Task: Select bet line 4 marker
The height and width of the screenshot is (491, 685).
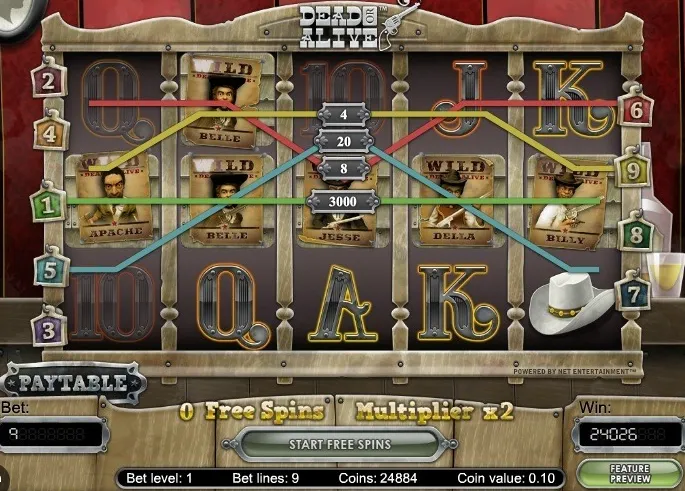Action: pos(49,132)
